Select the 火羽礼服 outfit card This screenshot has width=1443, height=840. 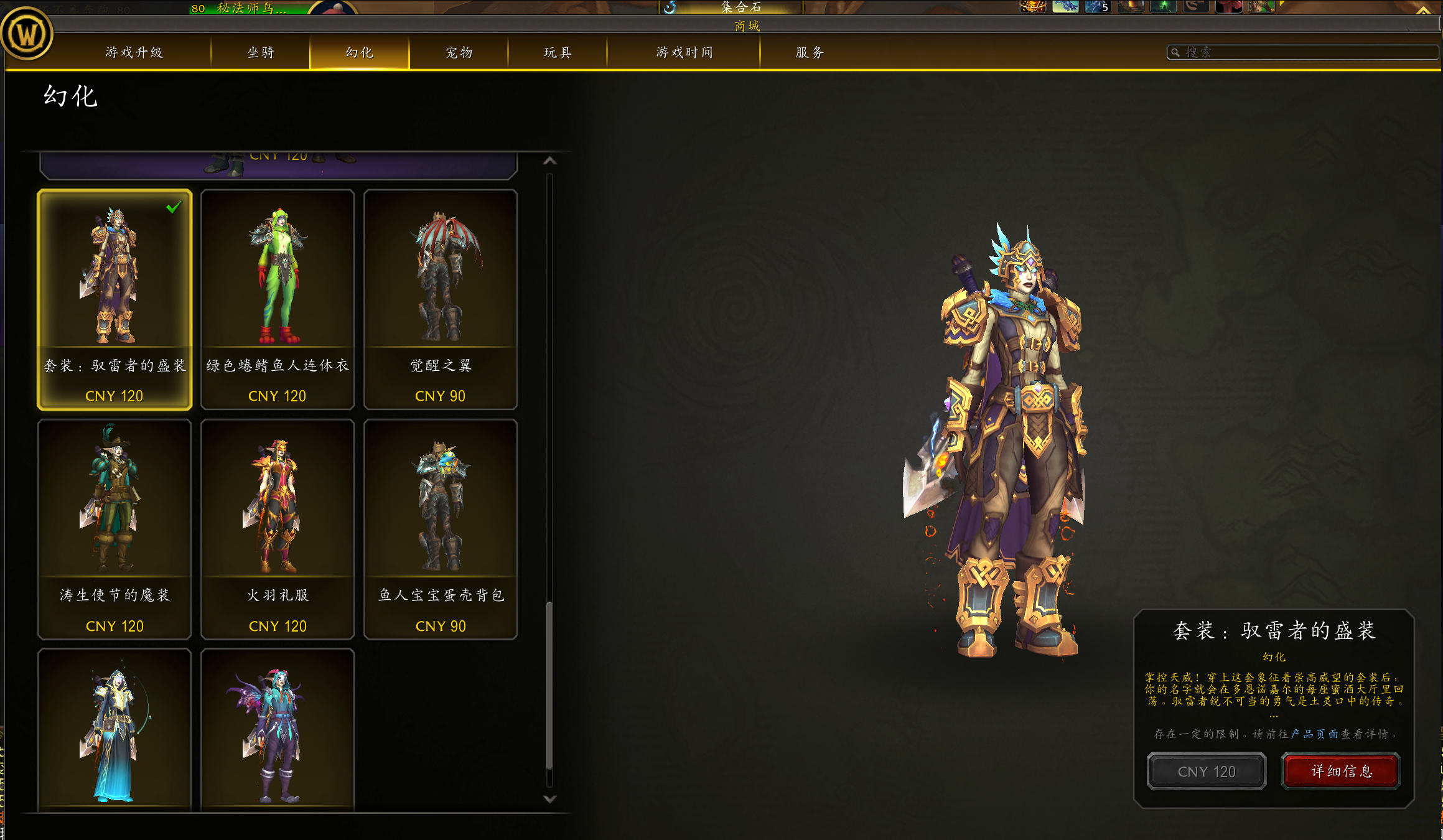[278, 529]
